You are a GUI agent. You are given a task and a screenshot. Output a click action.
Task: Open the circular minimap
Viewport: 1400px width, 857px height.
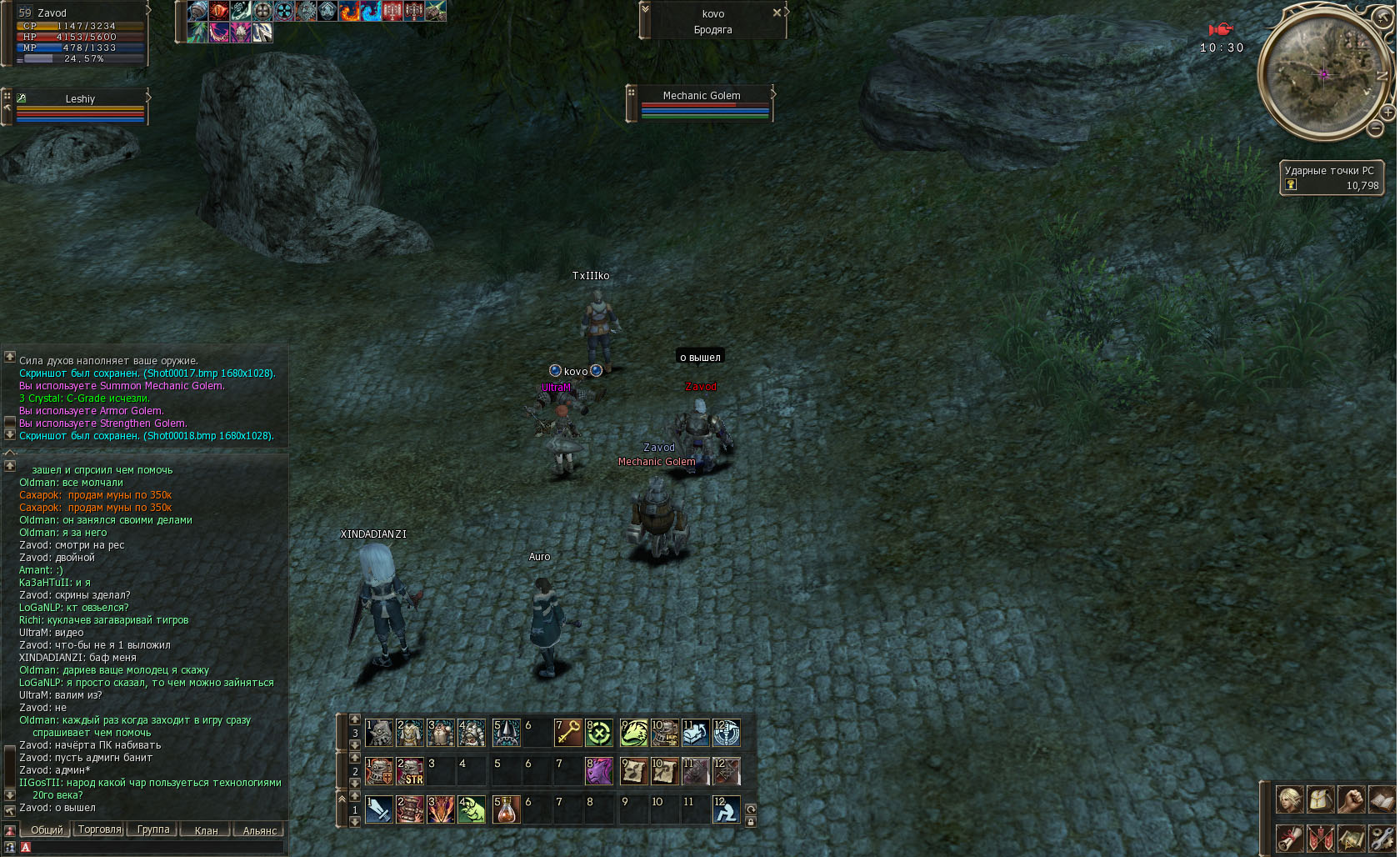[1323, 74]
